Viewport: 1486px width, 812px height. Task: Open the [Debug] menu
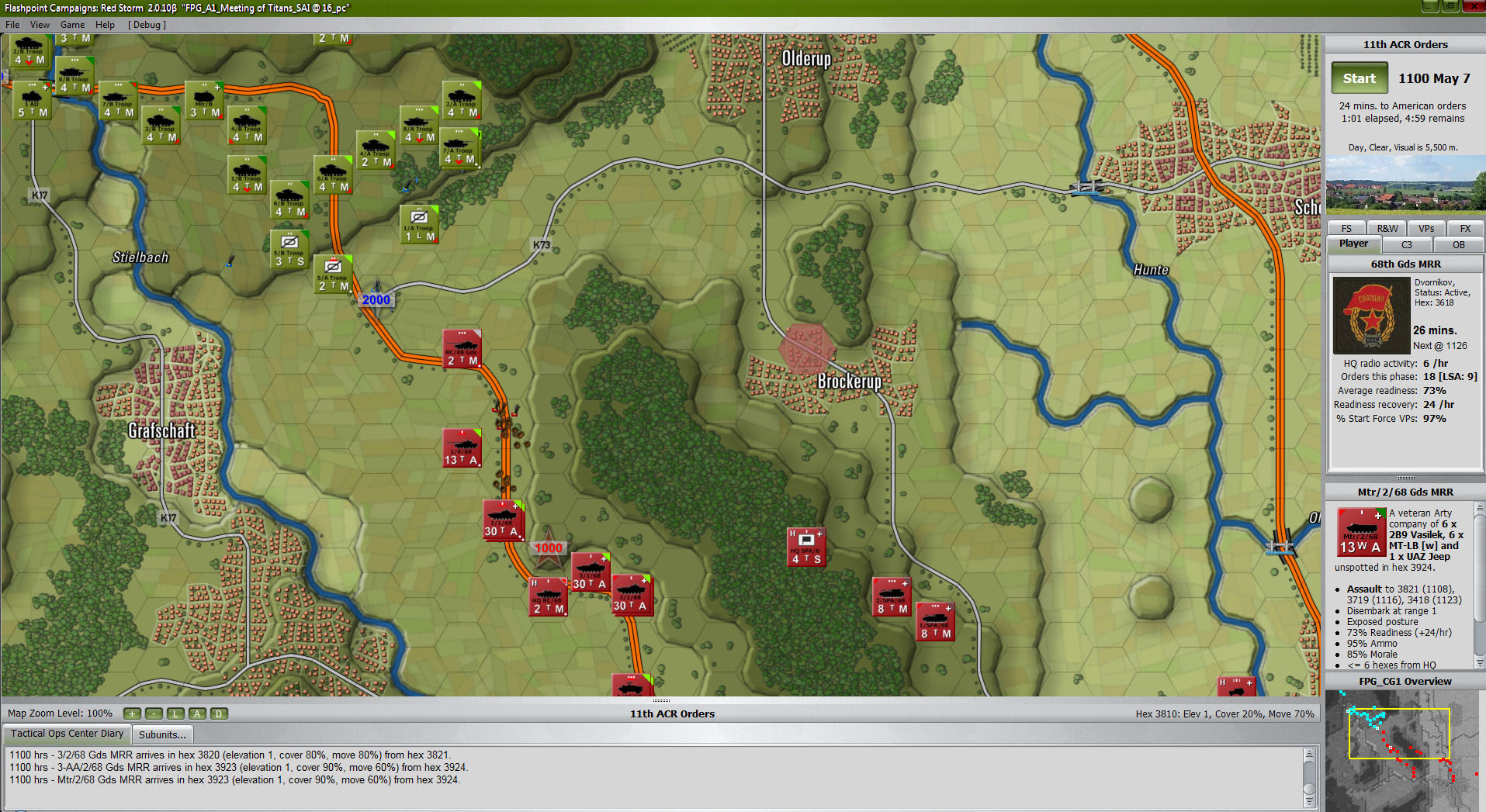click(x=146, y=24)
